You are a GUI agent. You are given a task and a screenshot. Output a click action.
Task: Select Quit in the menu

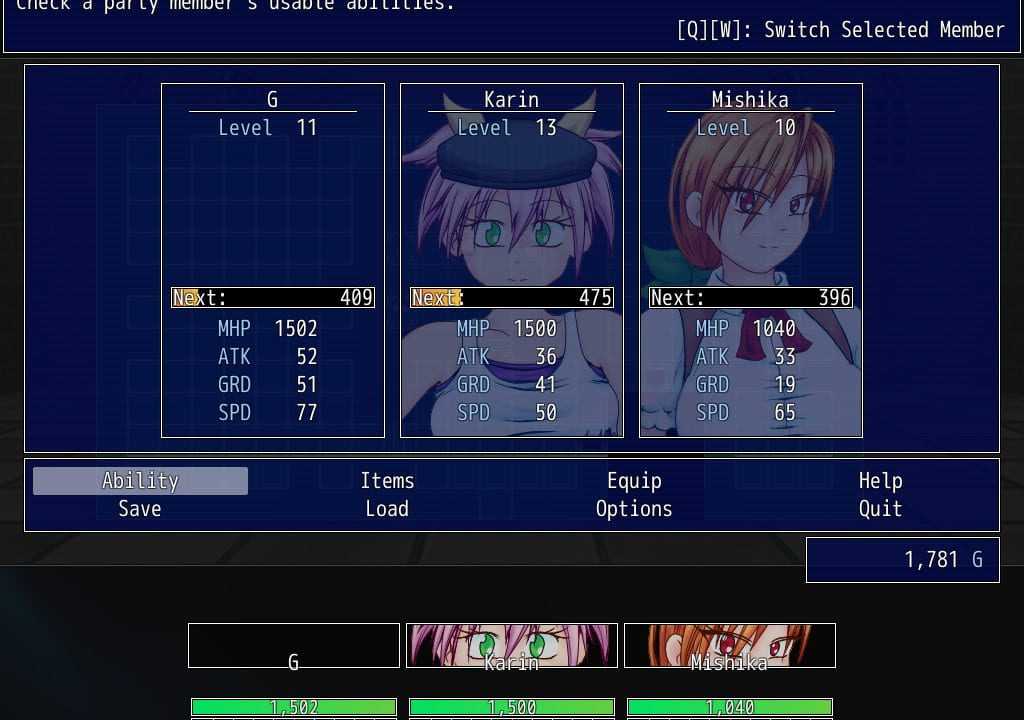(880, 509)
